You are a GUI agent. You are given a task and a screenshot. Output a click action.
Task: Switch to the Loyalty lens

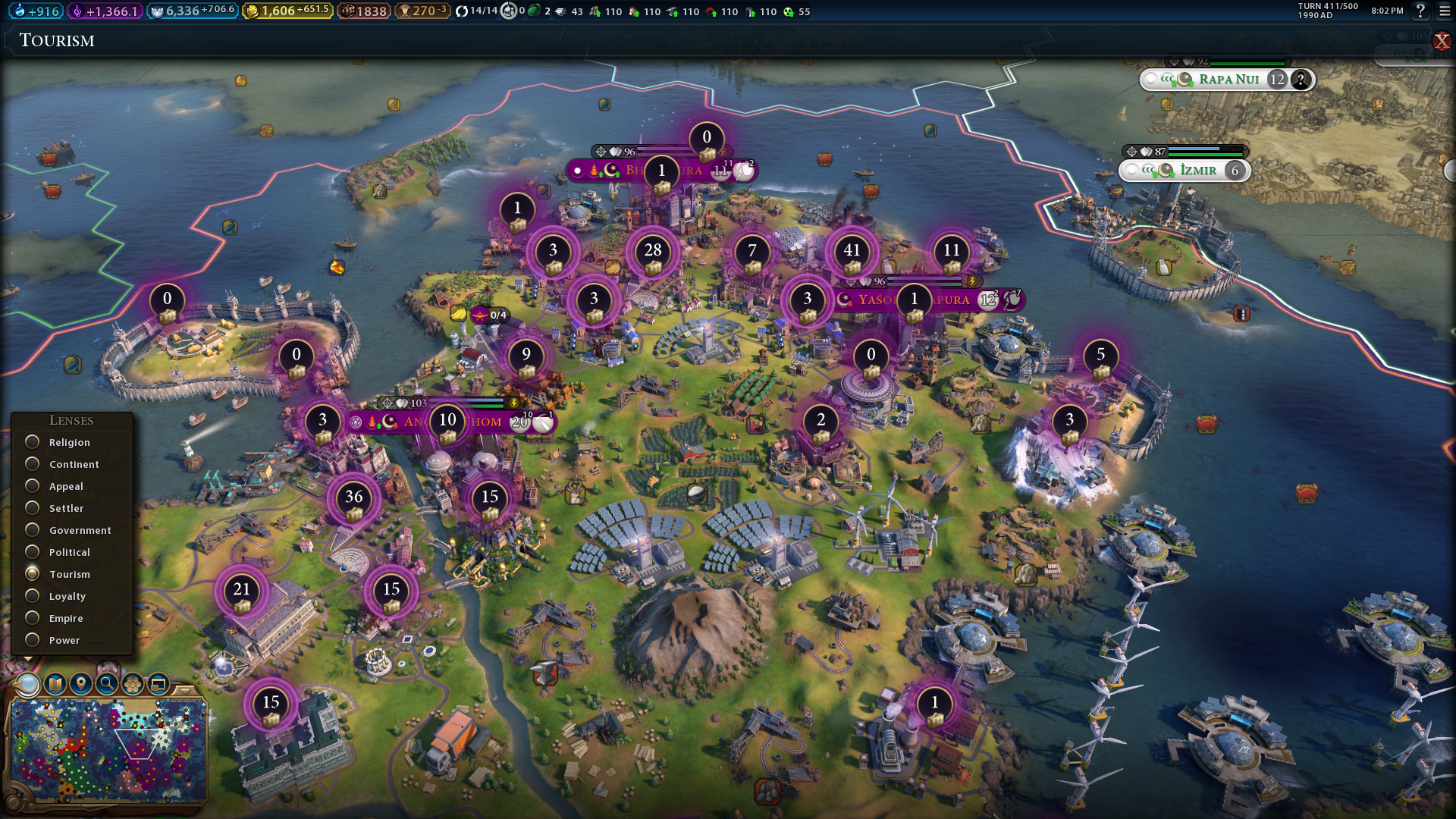[x=33, y=596]
